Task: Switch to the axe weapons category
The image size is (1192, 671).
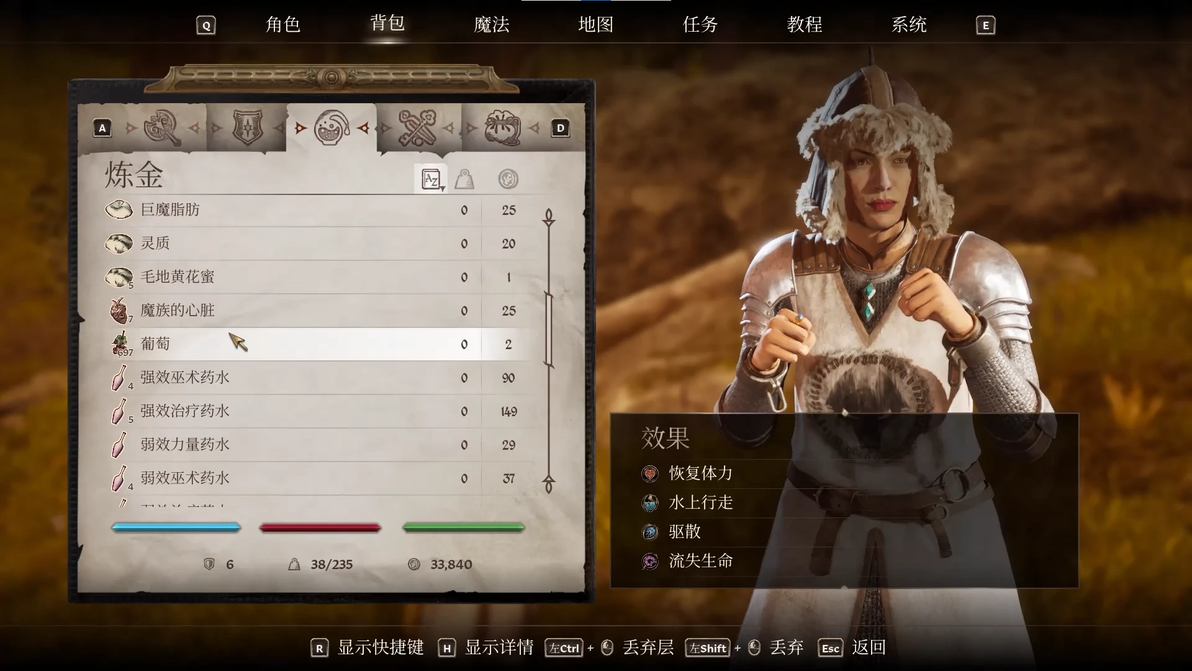Action: click(162, 128)
